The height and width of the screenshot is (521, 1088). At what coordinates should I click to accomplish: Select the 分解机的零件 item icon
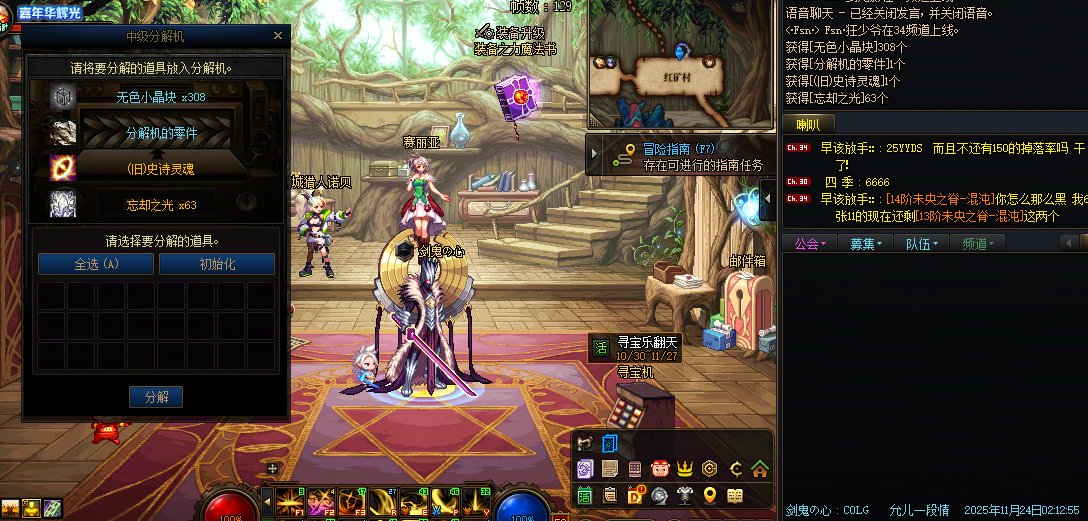pyautogui.click(x=63, y=132)
